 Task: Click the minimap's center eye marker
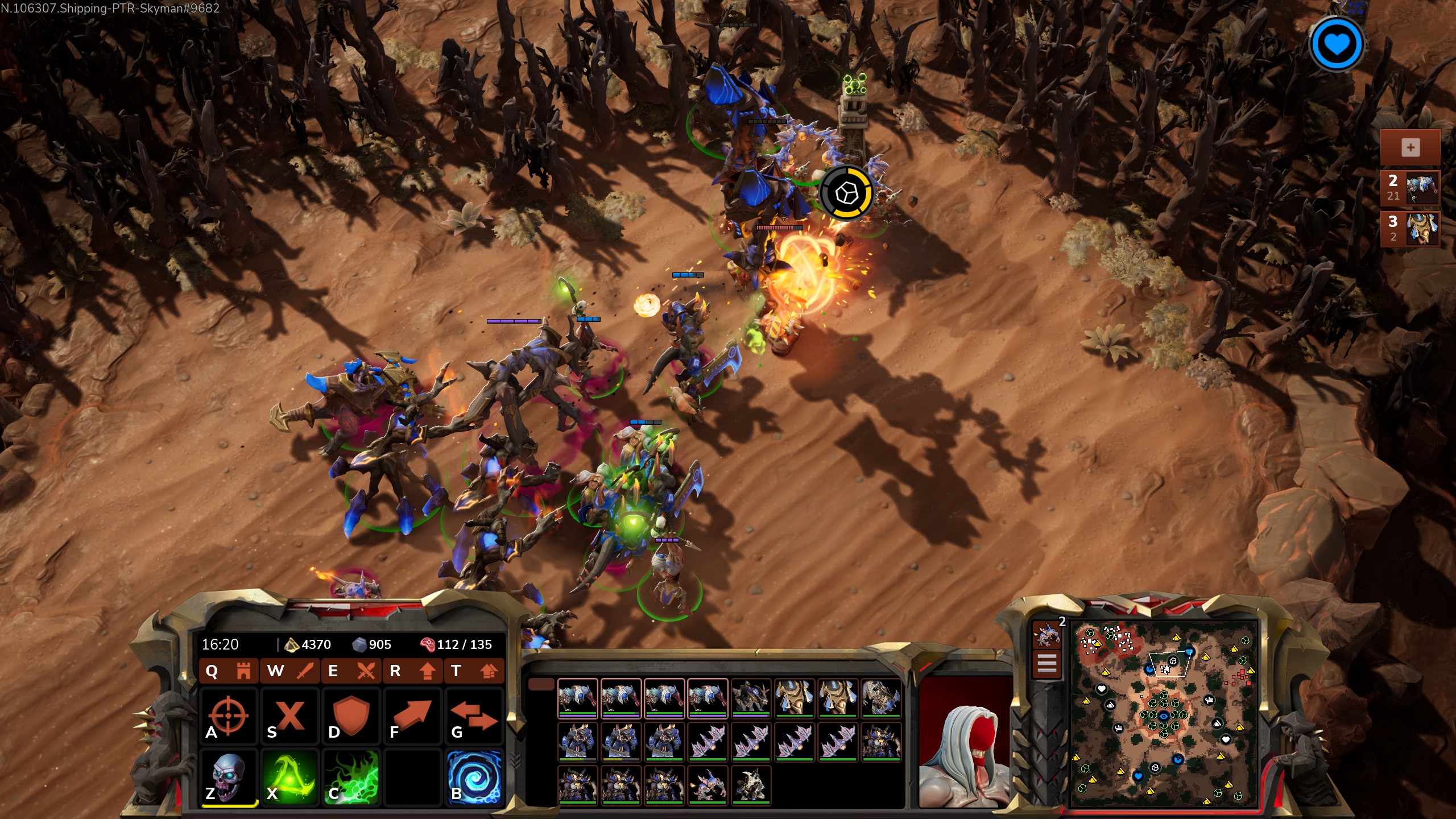click(x=1164, y=716)
